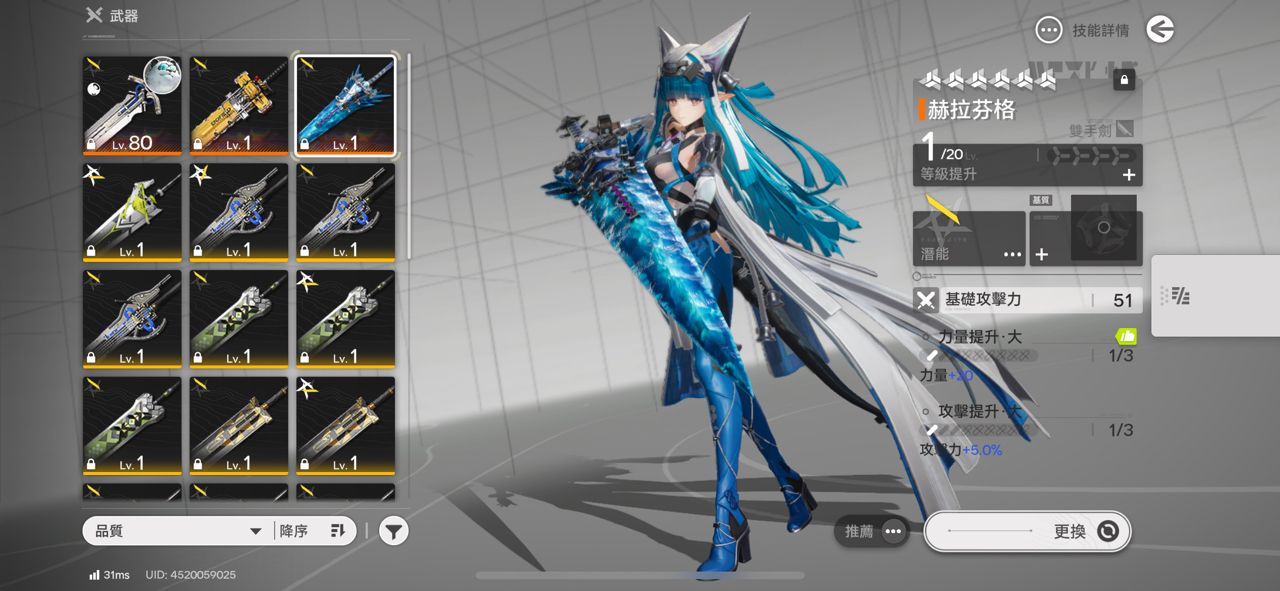
Task: Go back with the arrow button
Action: pyautogui.click(x=1160, y=30)
